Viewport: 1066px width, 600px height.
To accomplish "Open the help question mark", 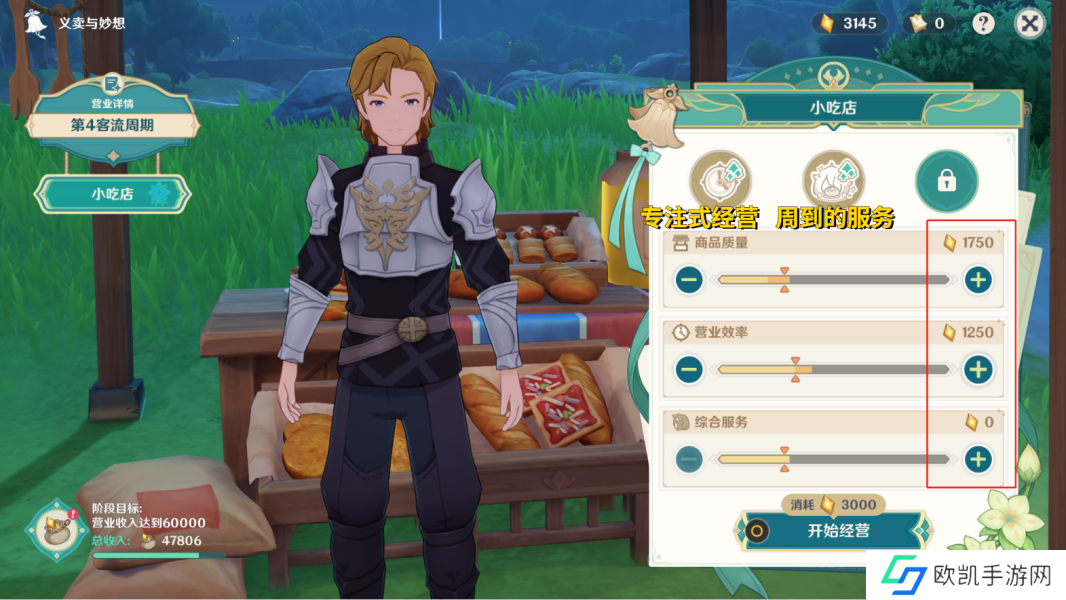I will tap(984, 24).
